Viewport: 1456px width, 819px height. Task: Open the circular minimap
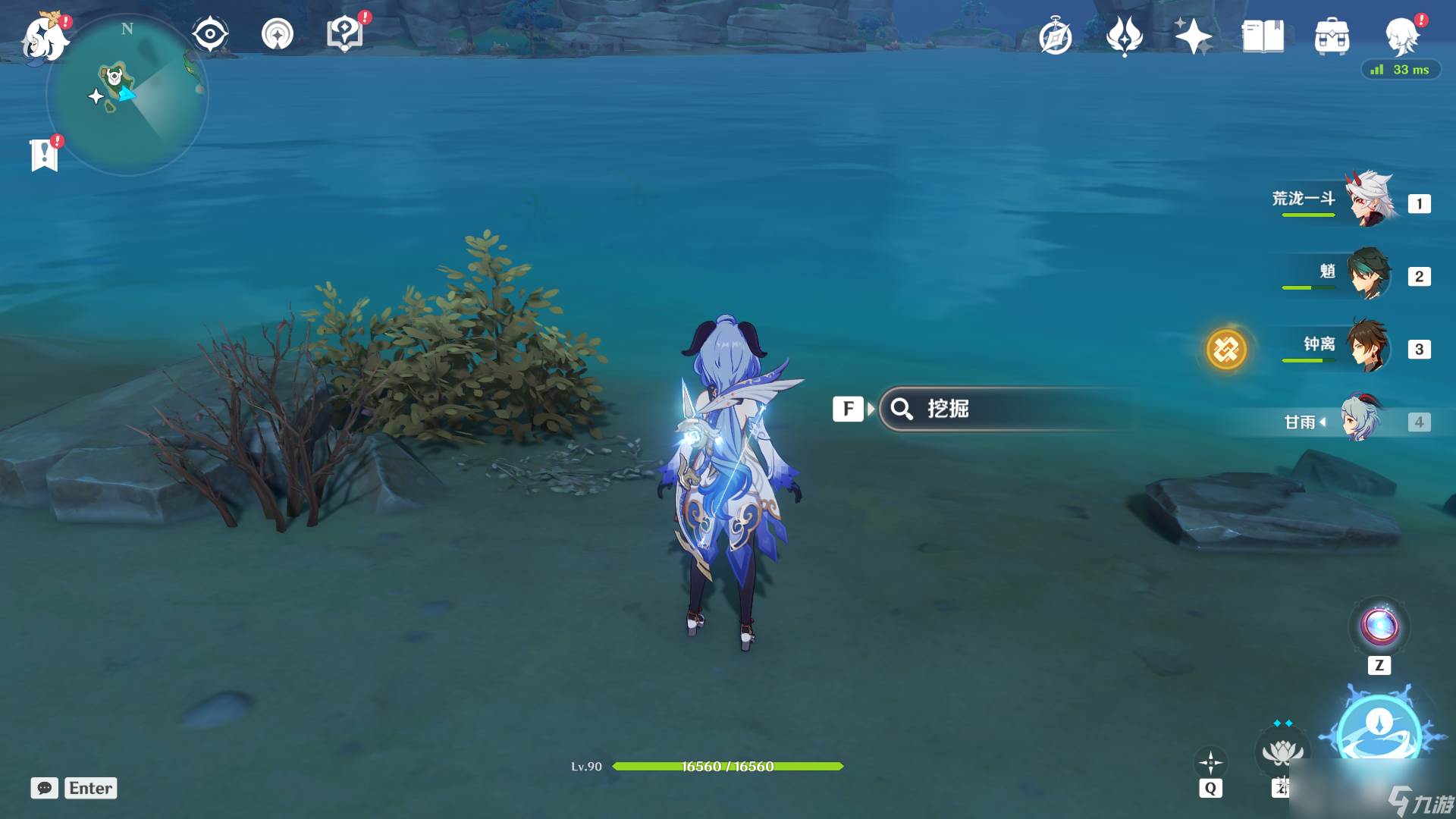(127, 96)
